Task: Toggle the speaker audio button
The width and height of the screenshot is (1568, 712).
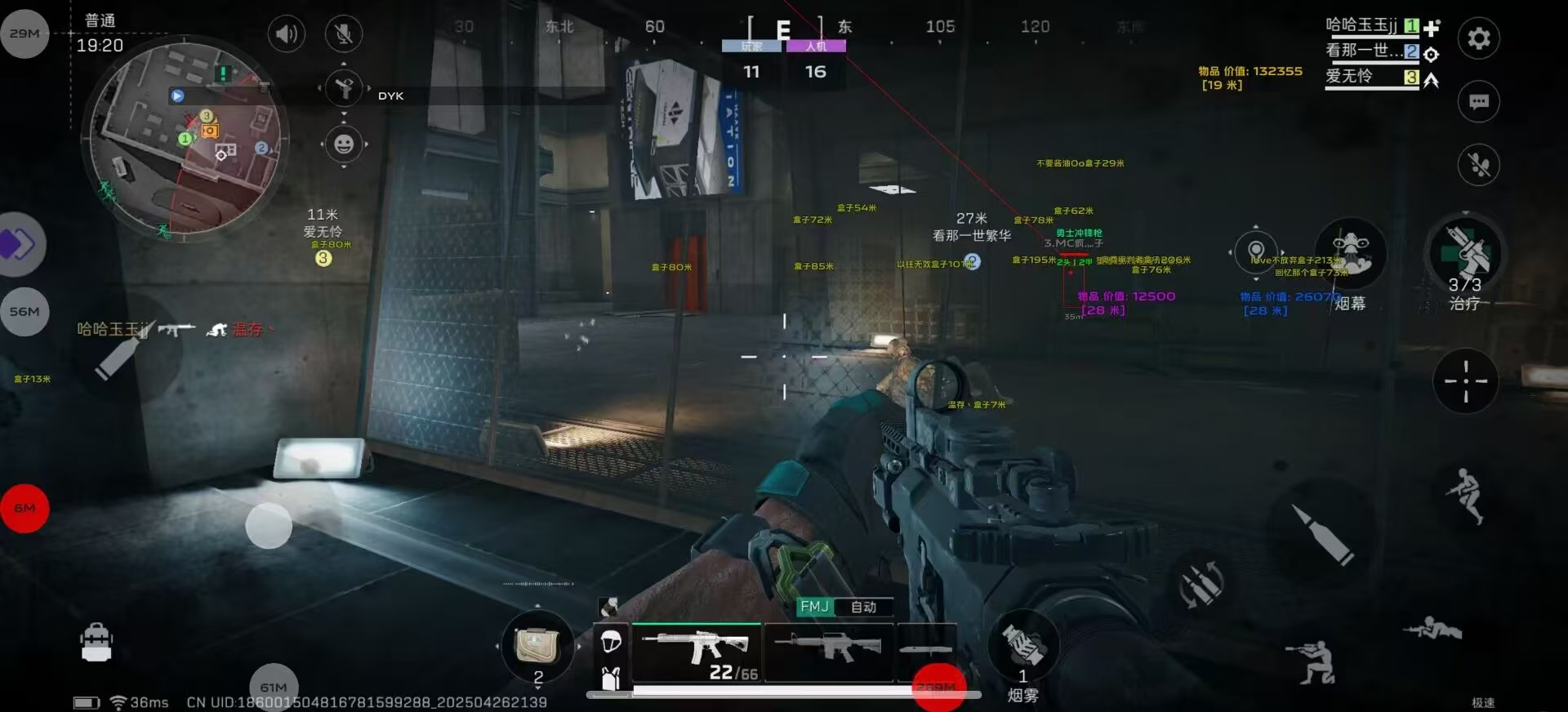Action: [x=286, y=33]
